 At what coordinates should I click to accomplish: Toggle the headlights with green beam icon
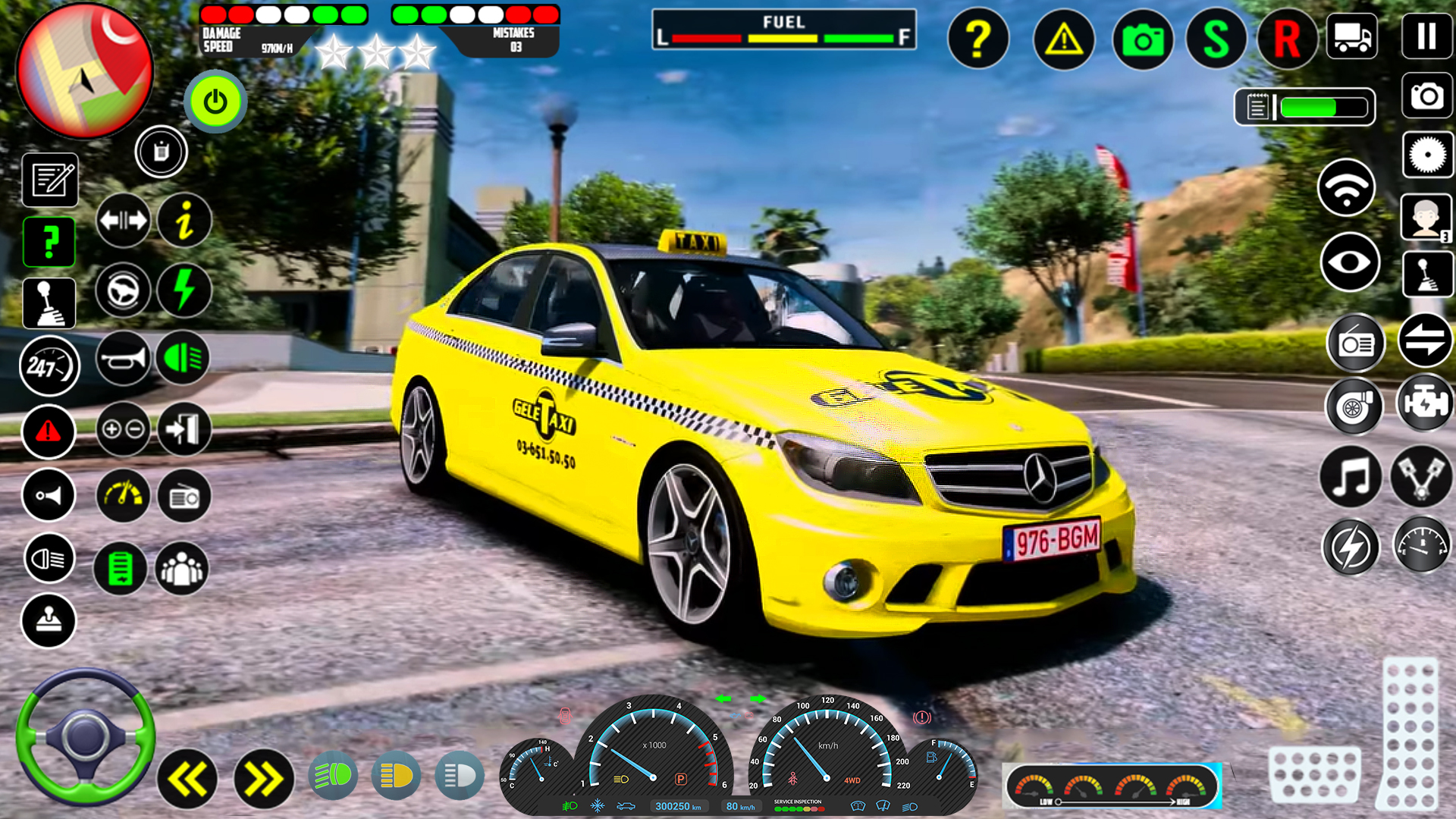[x=183, y=357]
